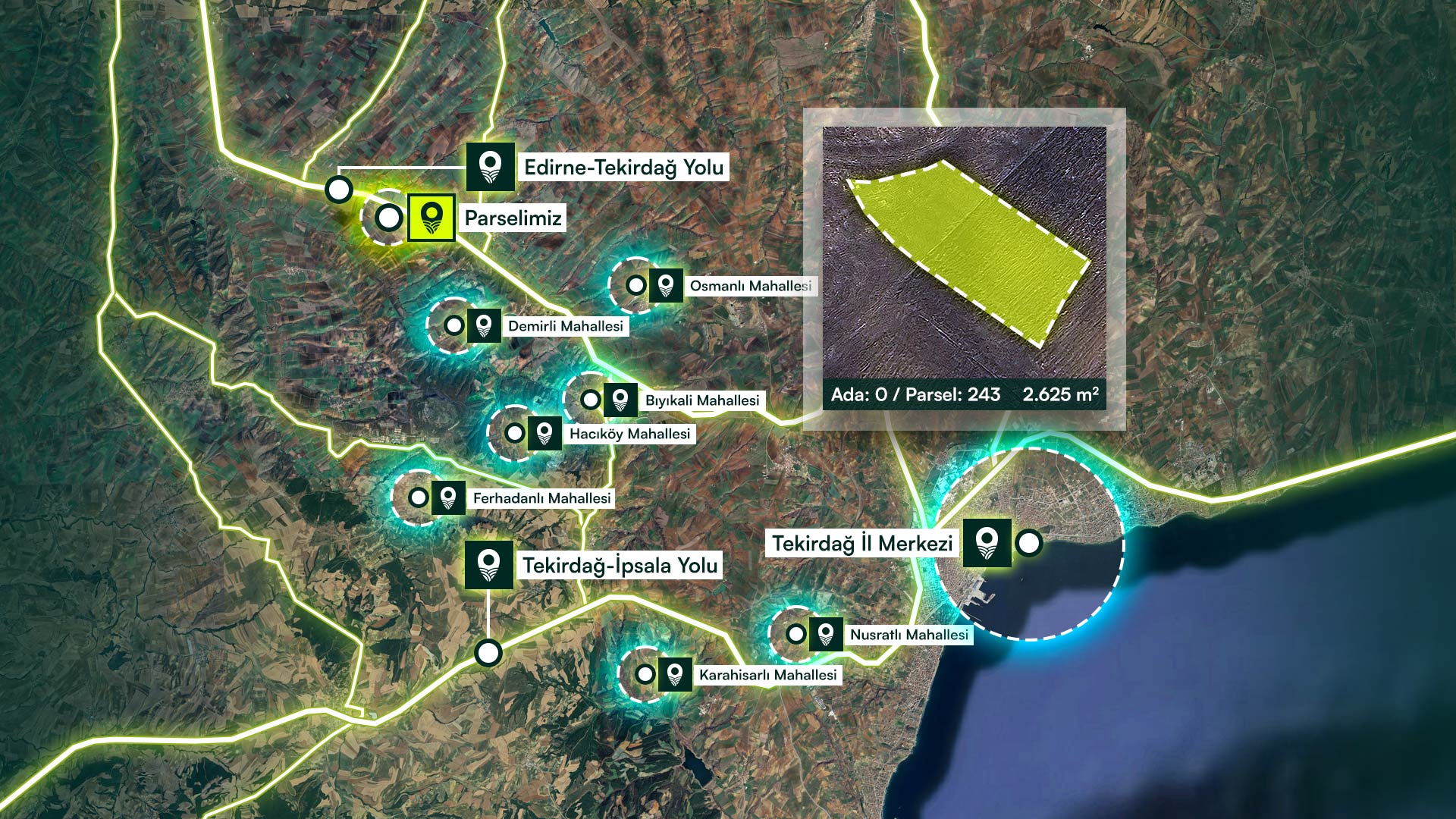Select the Karahisarlı Mahallesi label
This screenshot has width=1456, height=819.
coord(767,675)
